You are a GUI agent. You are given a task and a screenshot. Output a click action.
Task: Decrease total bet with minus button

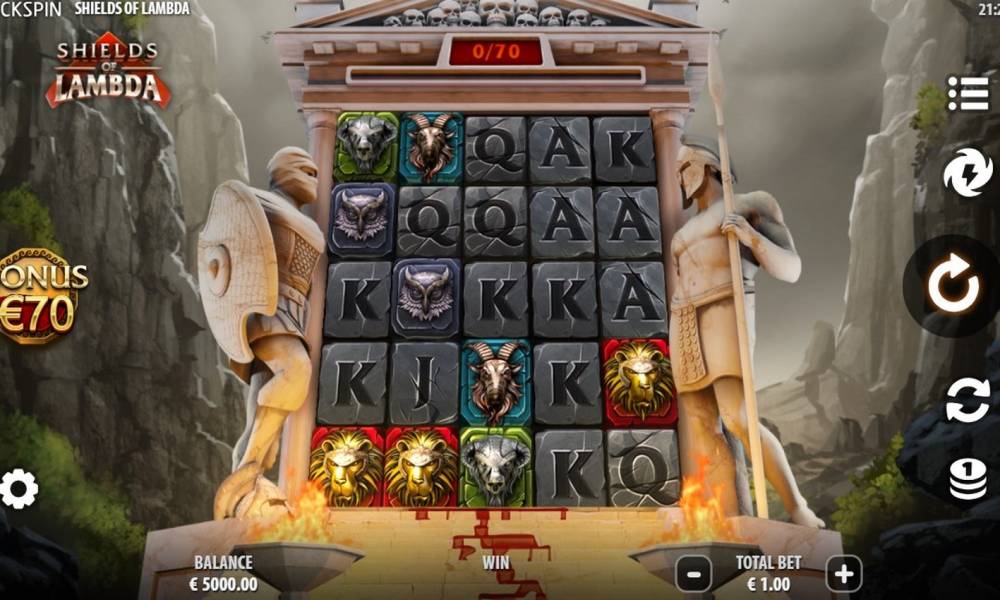click(x=694, y=574)
